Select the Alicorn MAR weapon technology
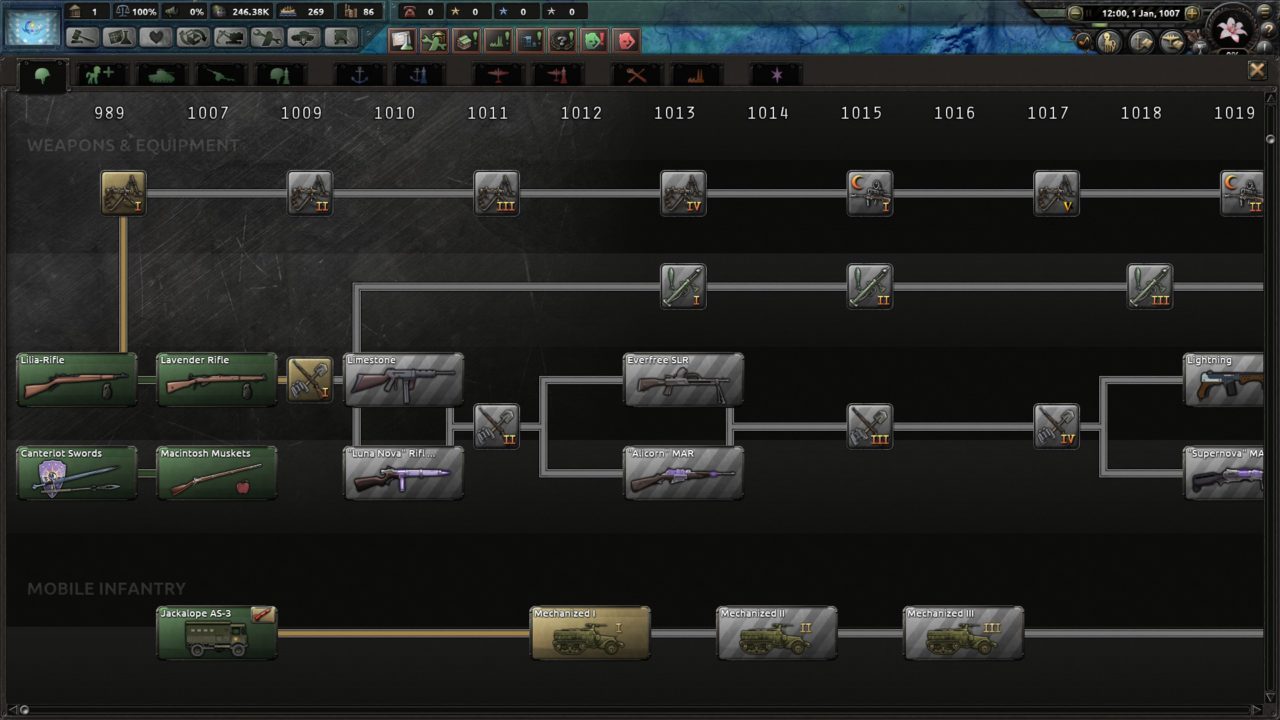1280x720 pixels. pyautogui.click(x=684, y=471)
